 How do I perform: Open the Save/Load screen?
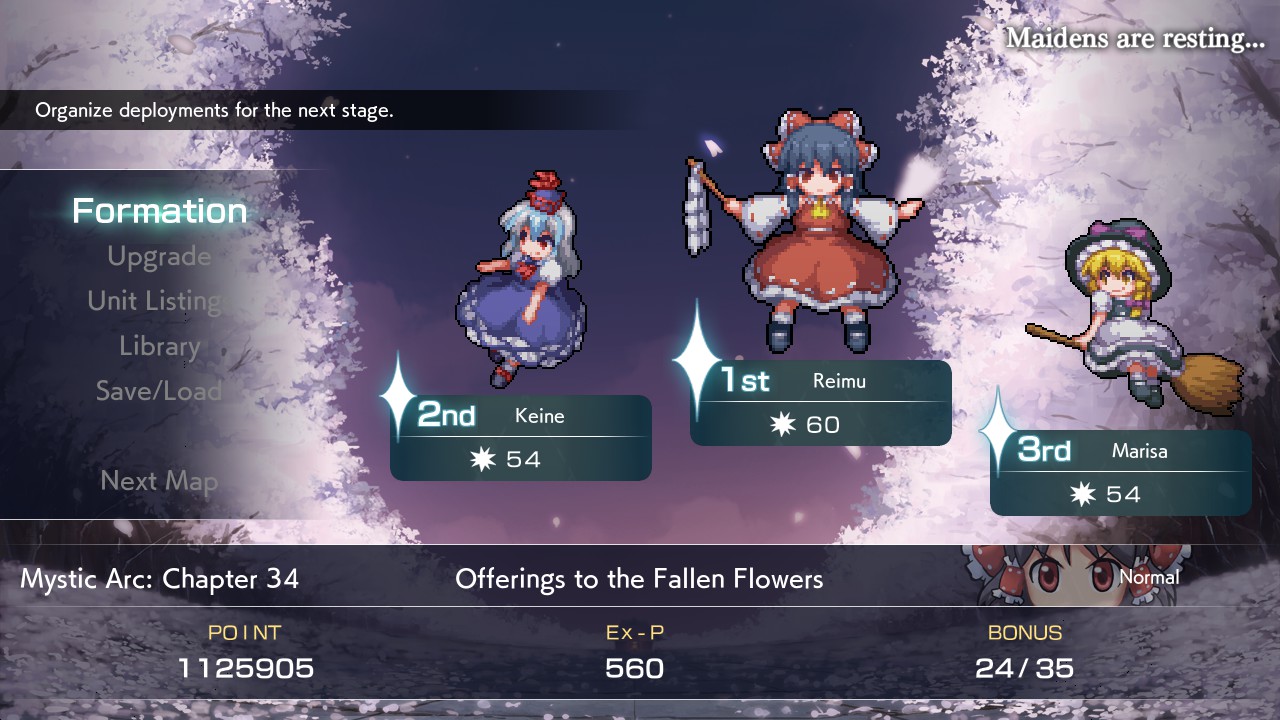[x=160, y=391]
